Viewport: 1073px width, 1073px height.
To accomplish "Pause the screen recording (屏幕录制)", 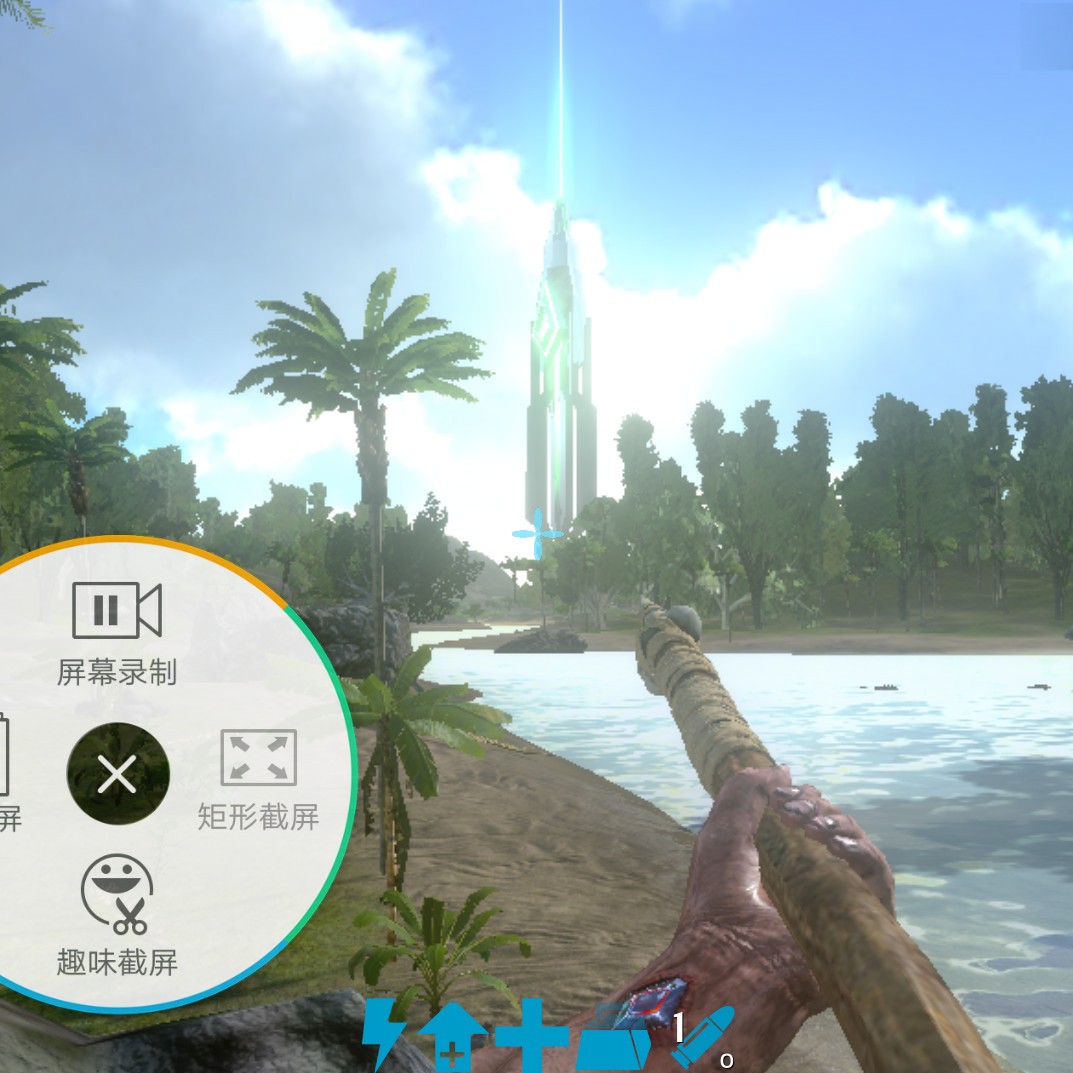I will pyautogui.click(x=117, y=611).
